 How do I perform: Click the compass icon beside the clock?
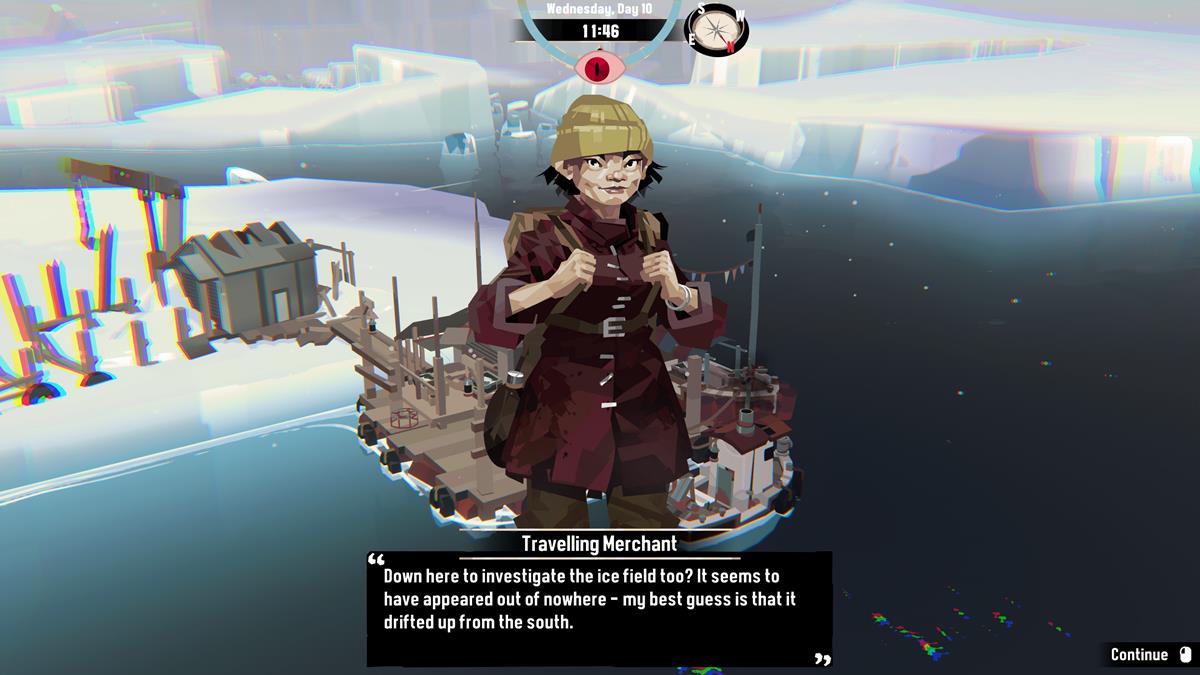coord(716,29)
